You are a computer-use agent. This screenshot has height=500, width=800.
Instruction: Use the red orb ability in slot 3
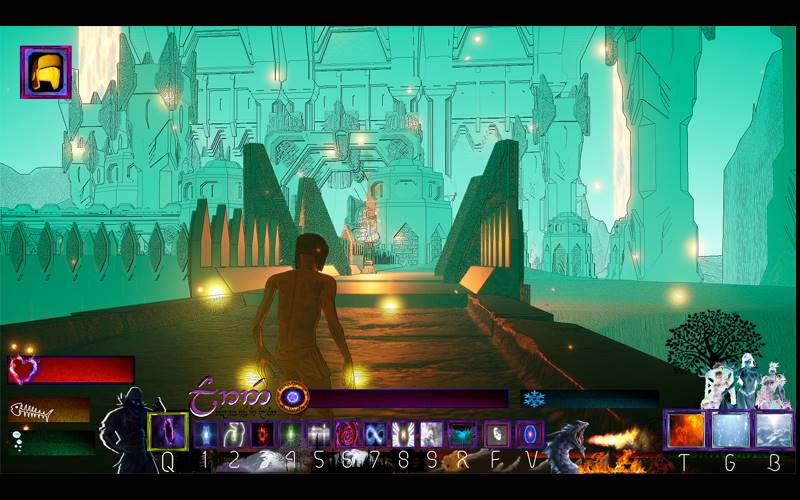coord(262,434)
